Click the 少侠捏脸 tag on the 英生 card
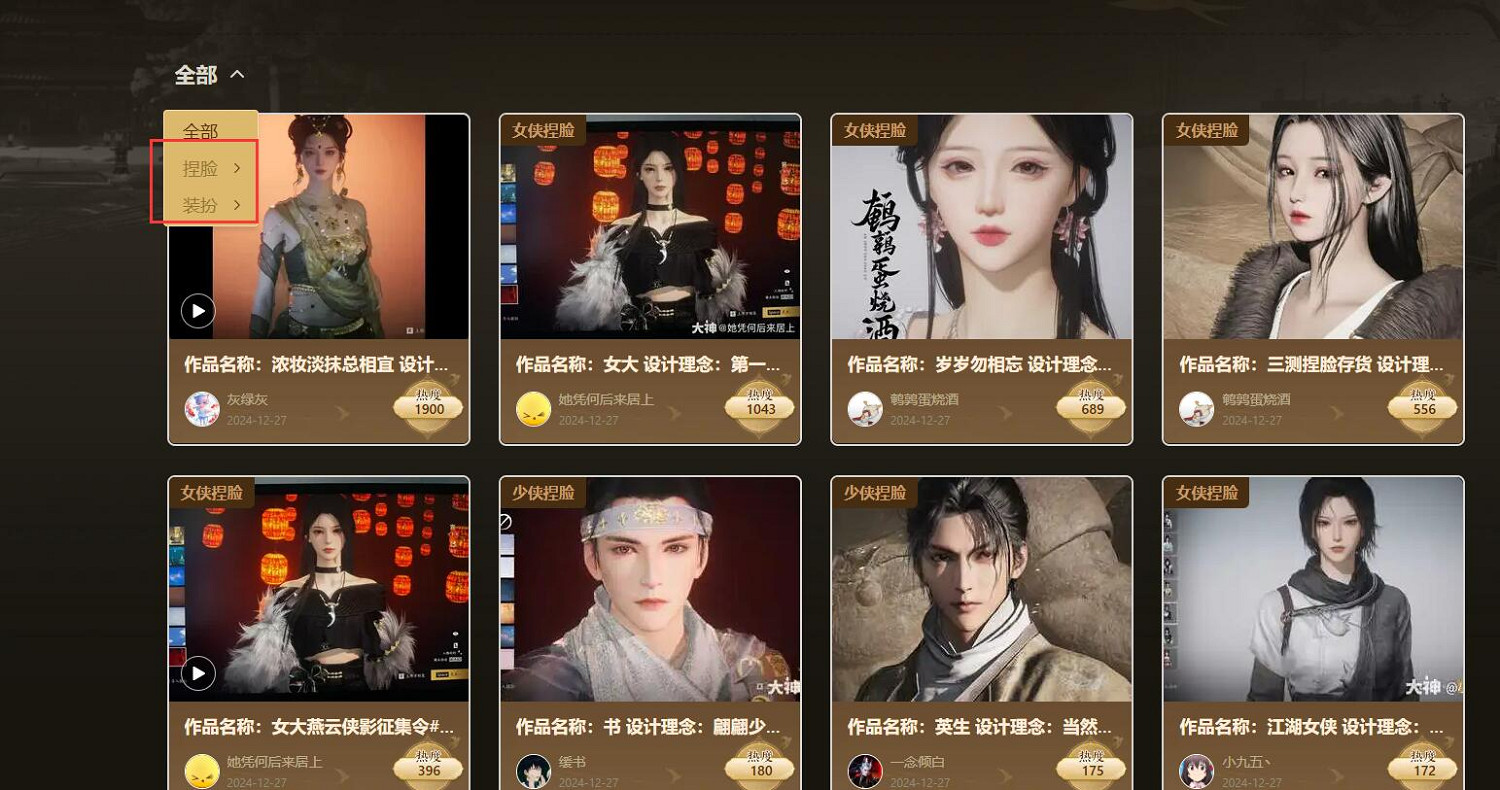Image resolution: width=1500 pixels, height=790 pixels. click(876, 492)
